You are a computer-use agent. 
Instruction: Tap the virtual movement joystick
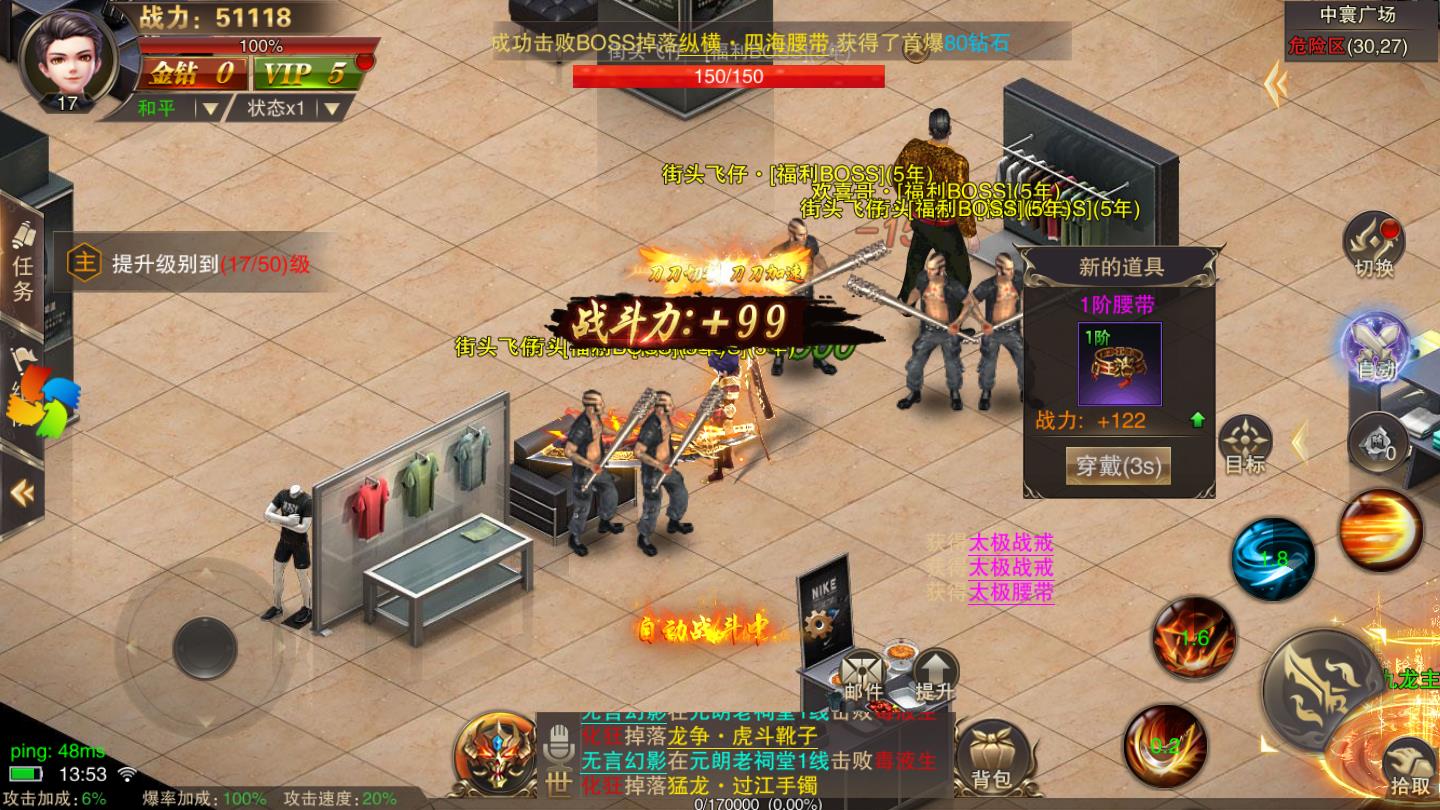pyautogui.click(x=203, y=644)
